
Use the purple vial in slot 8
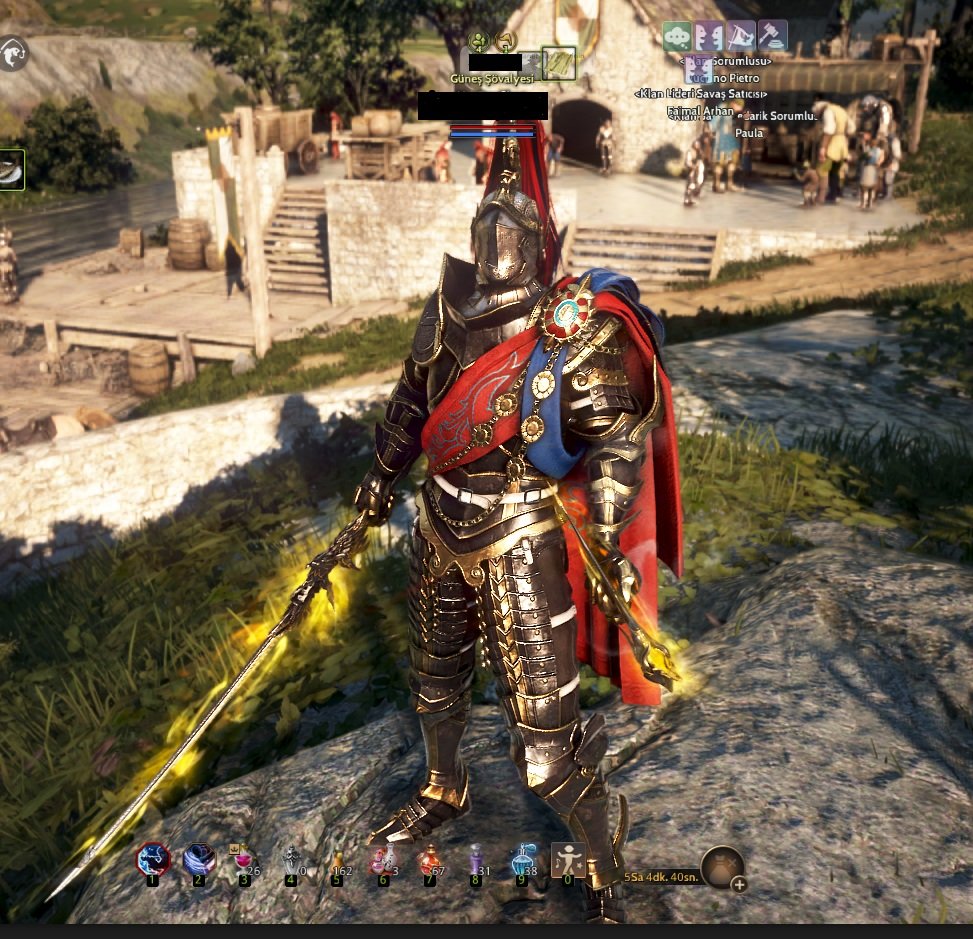coord(476,860)
